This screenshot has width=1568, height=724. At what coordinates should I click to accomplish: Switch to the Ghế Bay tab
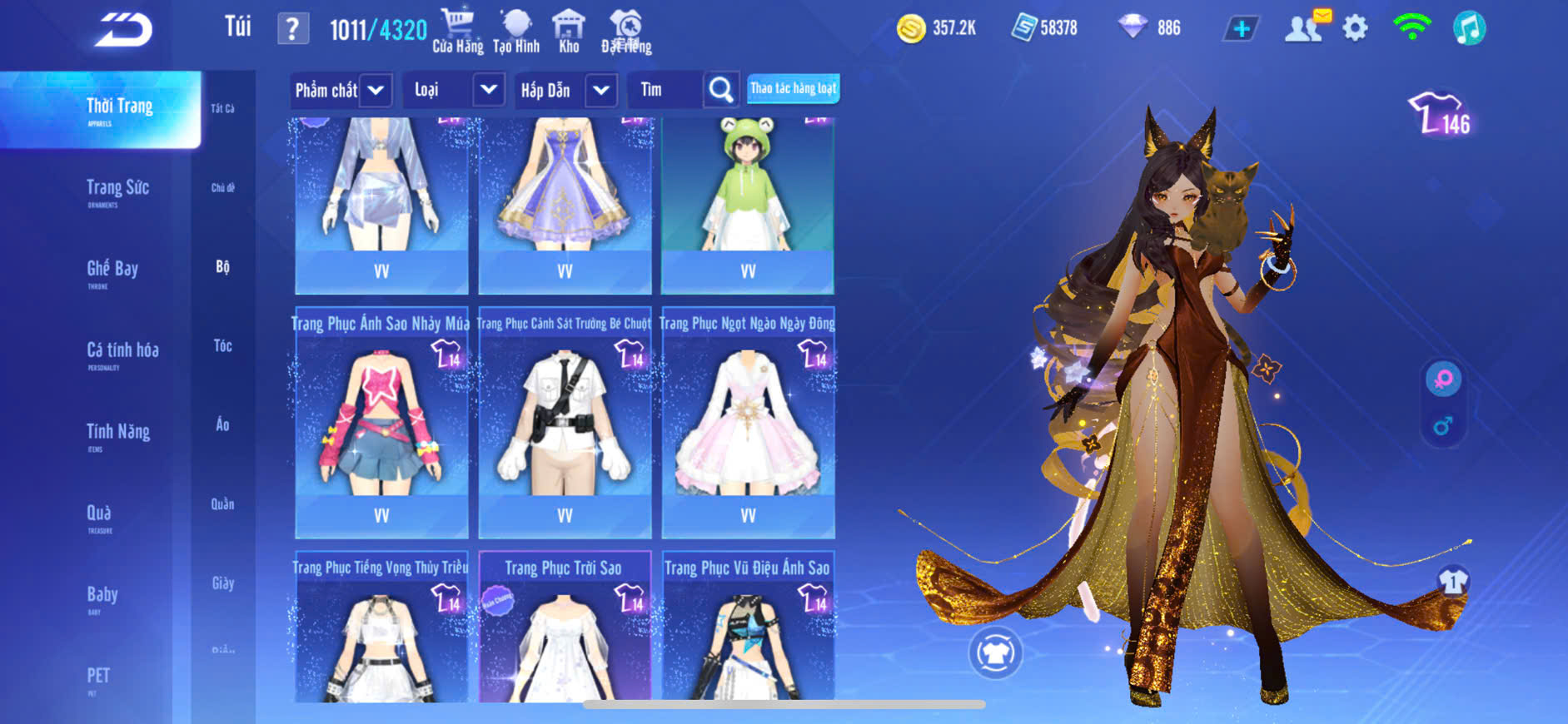pos(112,270)
